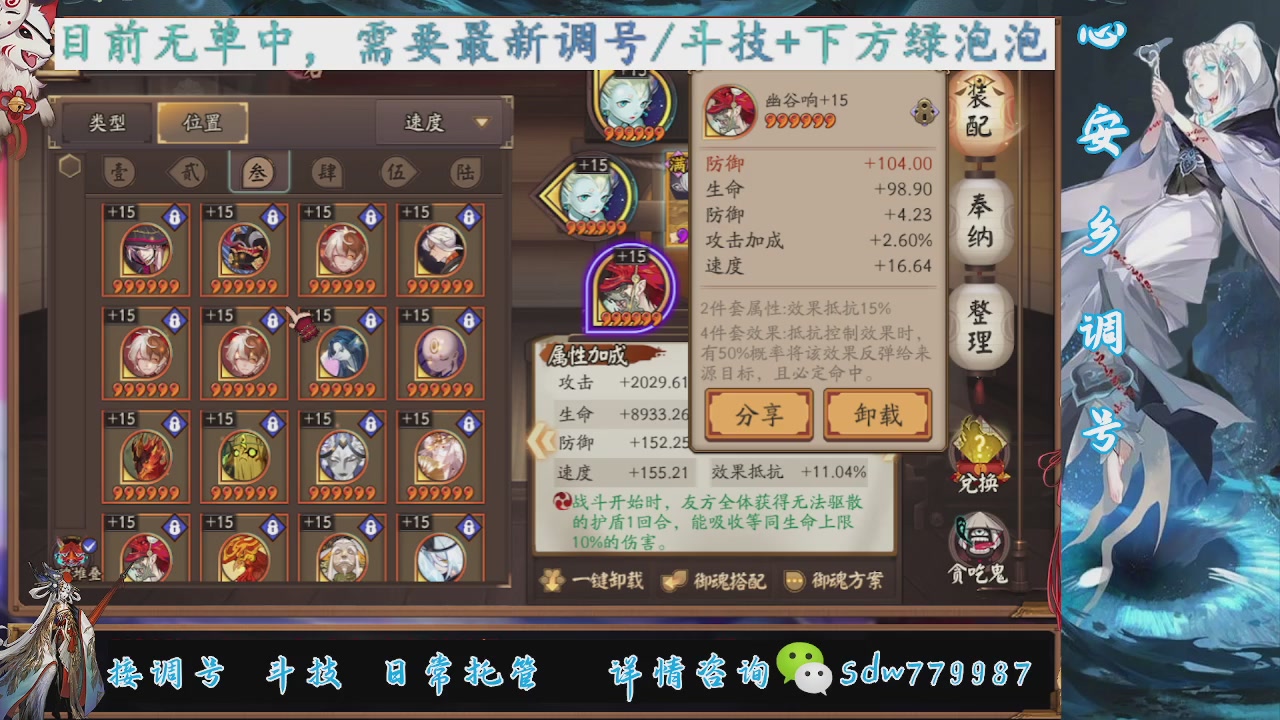This screenshot has width=1280, height=720.
Task: Switch to the 类型 tab
Action: [106, 121]
